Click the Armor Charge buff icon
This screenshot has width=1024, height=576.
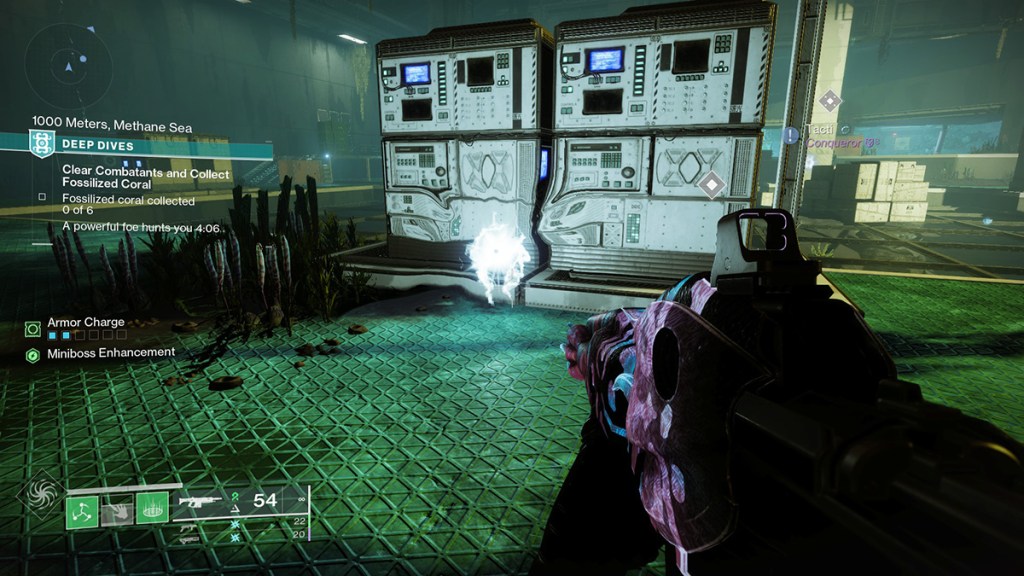[33, 328]
